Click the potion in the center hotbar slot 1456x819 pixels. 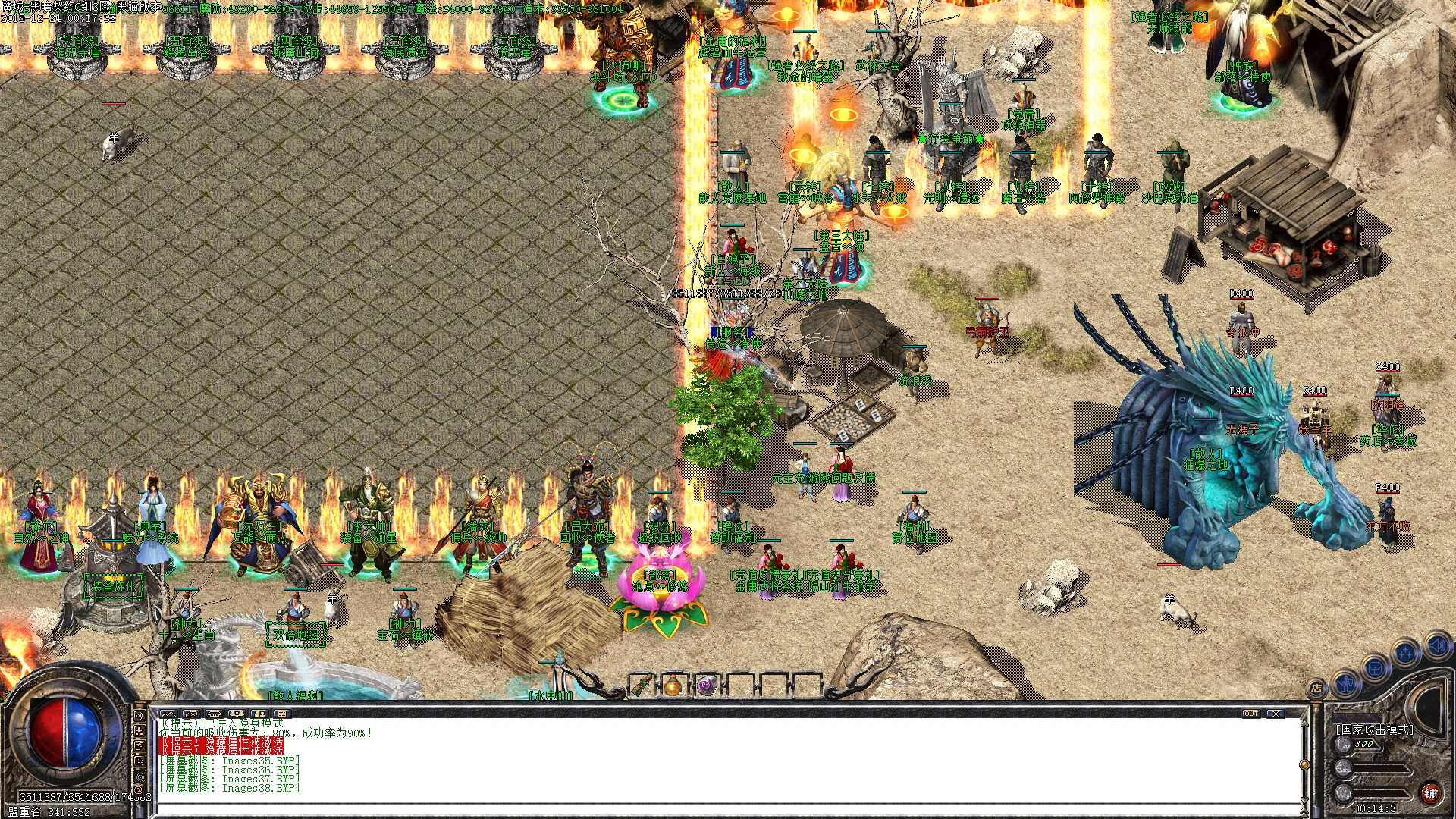[x=675, y=685]
